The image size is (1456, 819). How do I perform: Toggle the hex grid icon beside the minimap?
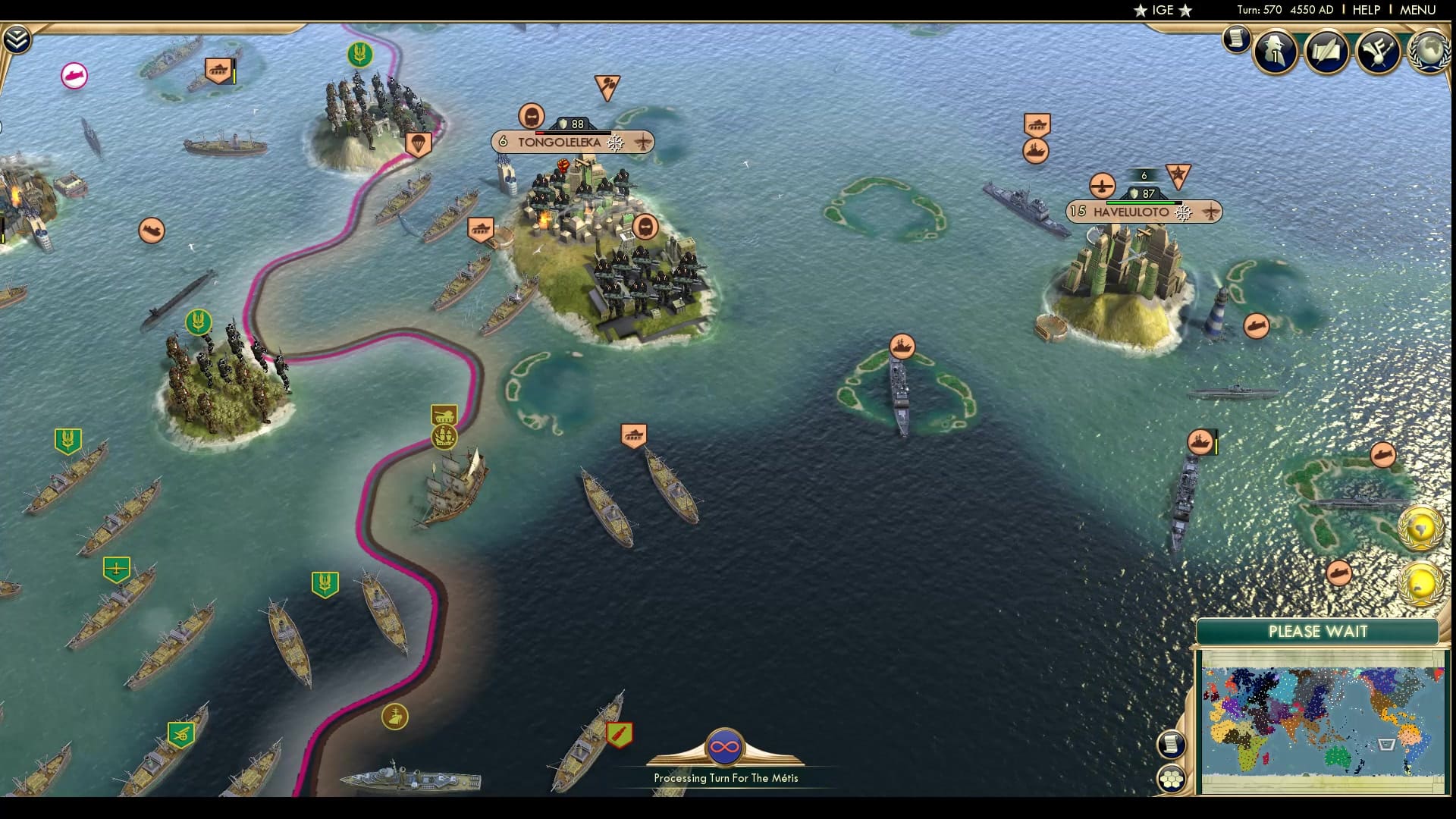1173,777
